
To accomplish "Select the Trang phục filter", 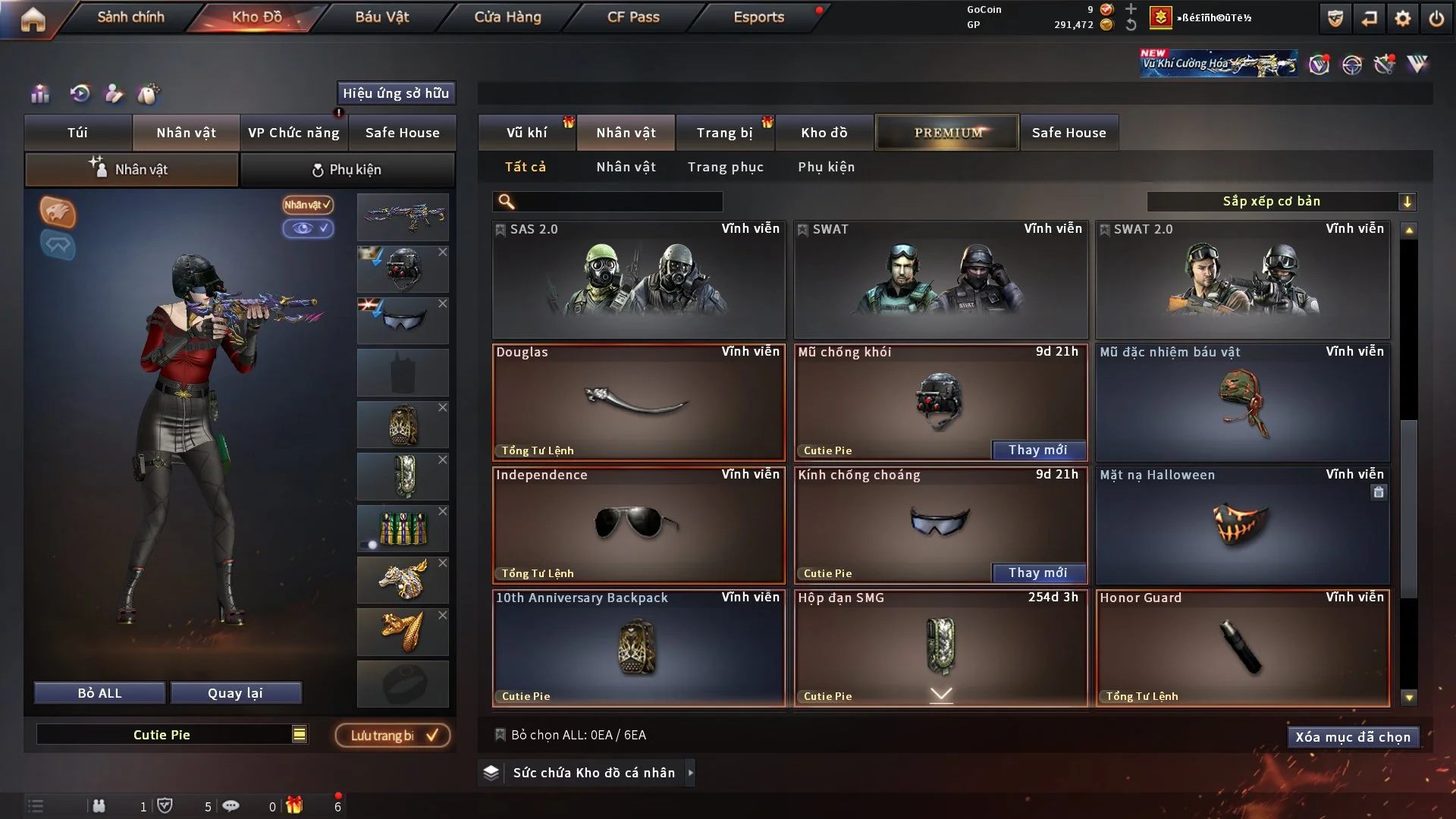I will pos(725,167).
